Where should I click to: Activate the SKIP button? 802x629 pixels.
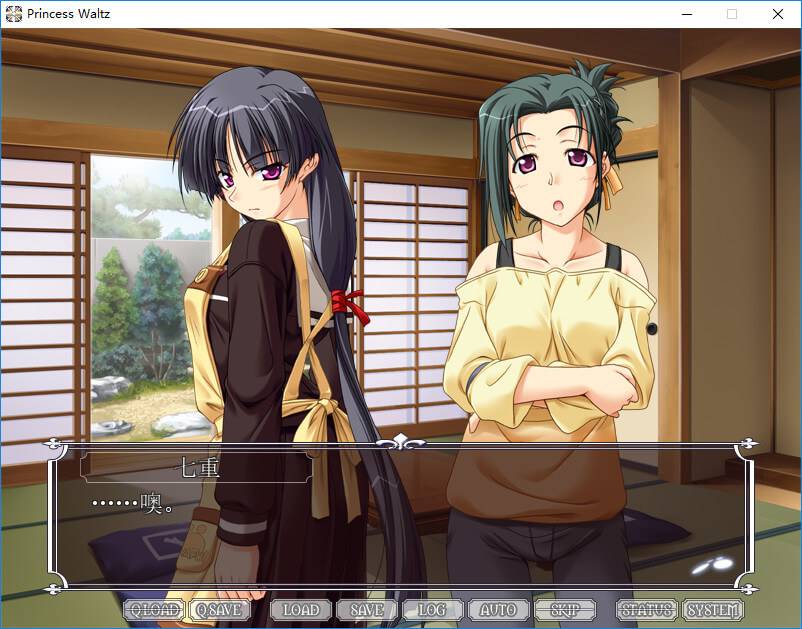pyautogui.click(x=563, y=609)
